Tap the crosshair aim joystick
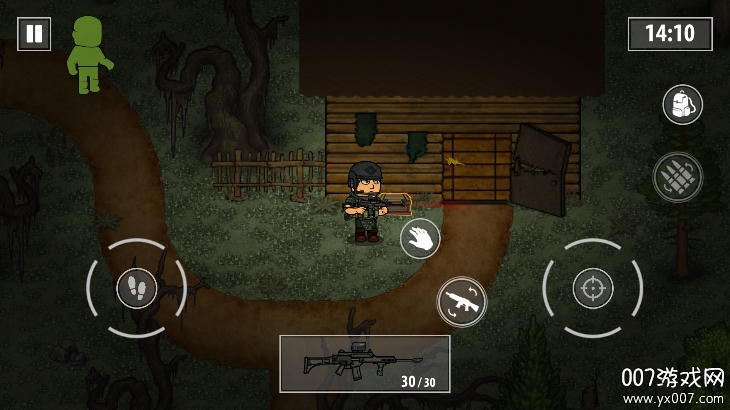The image size is (730, 410). 592,289
